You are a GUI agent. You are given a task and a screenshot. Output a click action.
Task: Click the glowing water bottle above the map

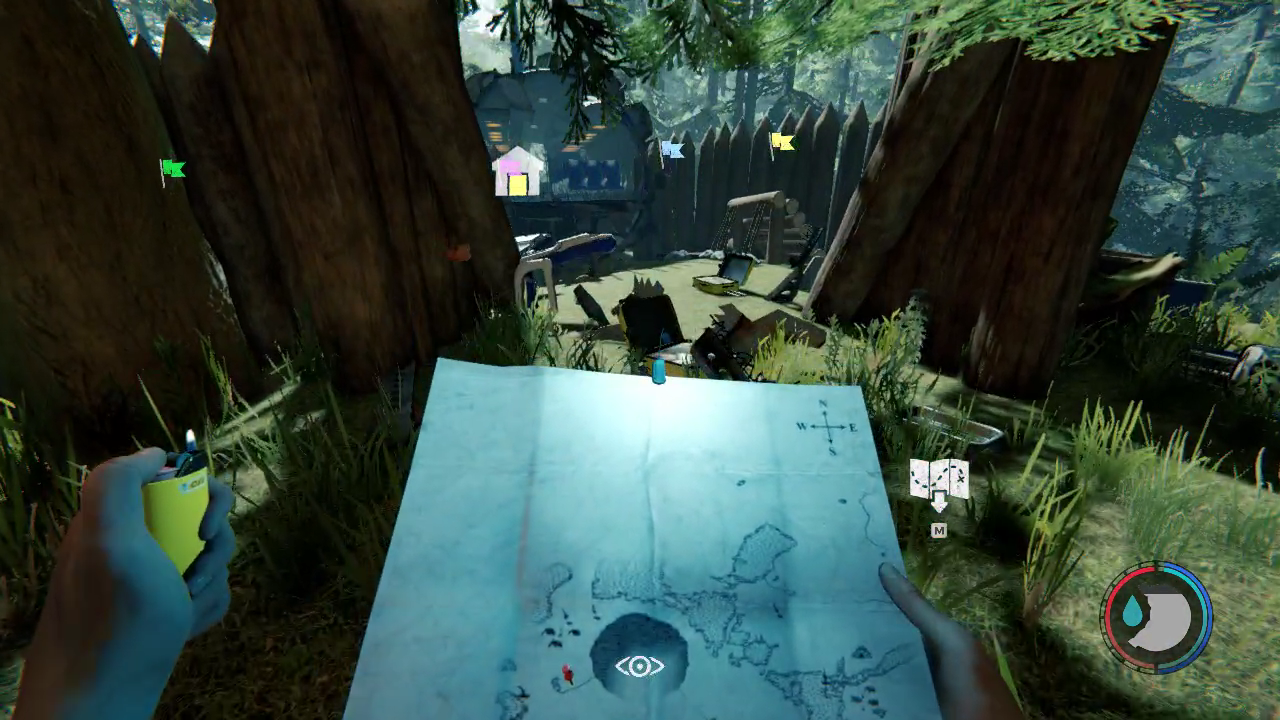(660, 372)
